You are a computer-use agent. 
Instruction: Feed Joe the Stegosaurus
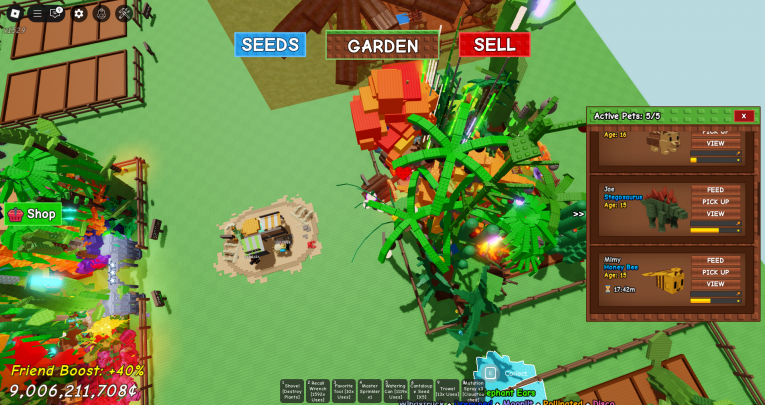tap(715, 189)
